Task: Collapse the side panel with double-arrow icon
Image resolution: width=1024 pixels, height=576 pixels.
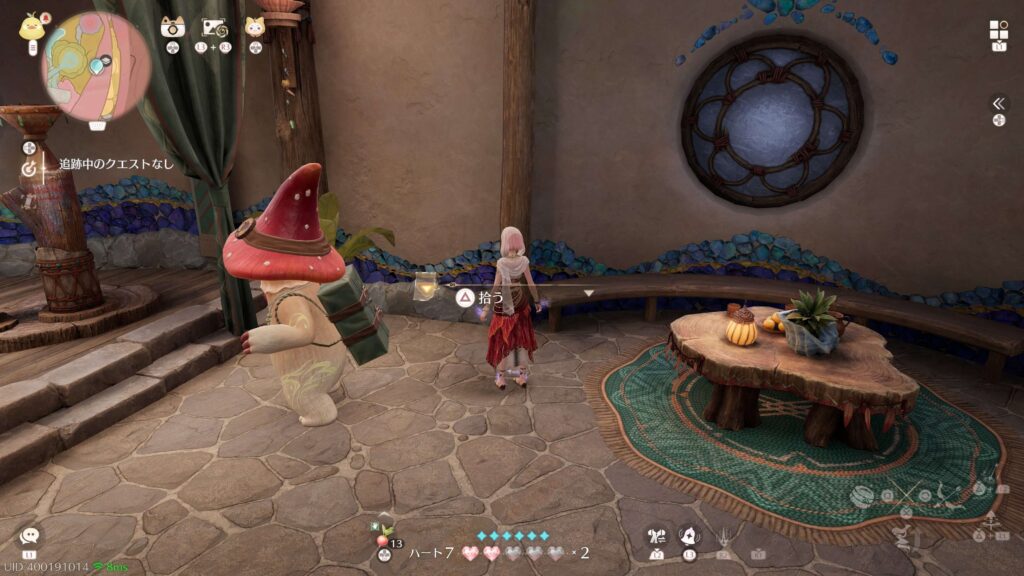Action: (998, 103)
